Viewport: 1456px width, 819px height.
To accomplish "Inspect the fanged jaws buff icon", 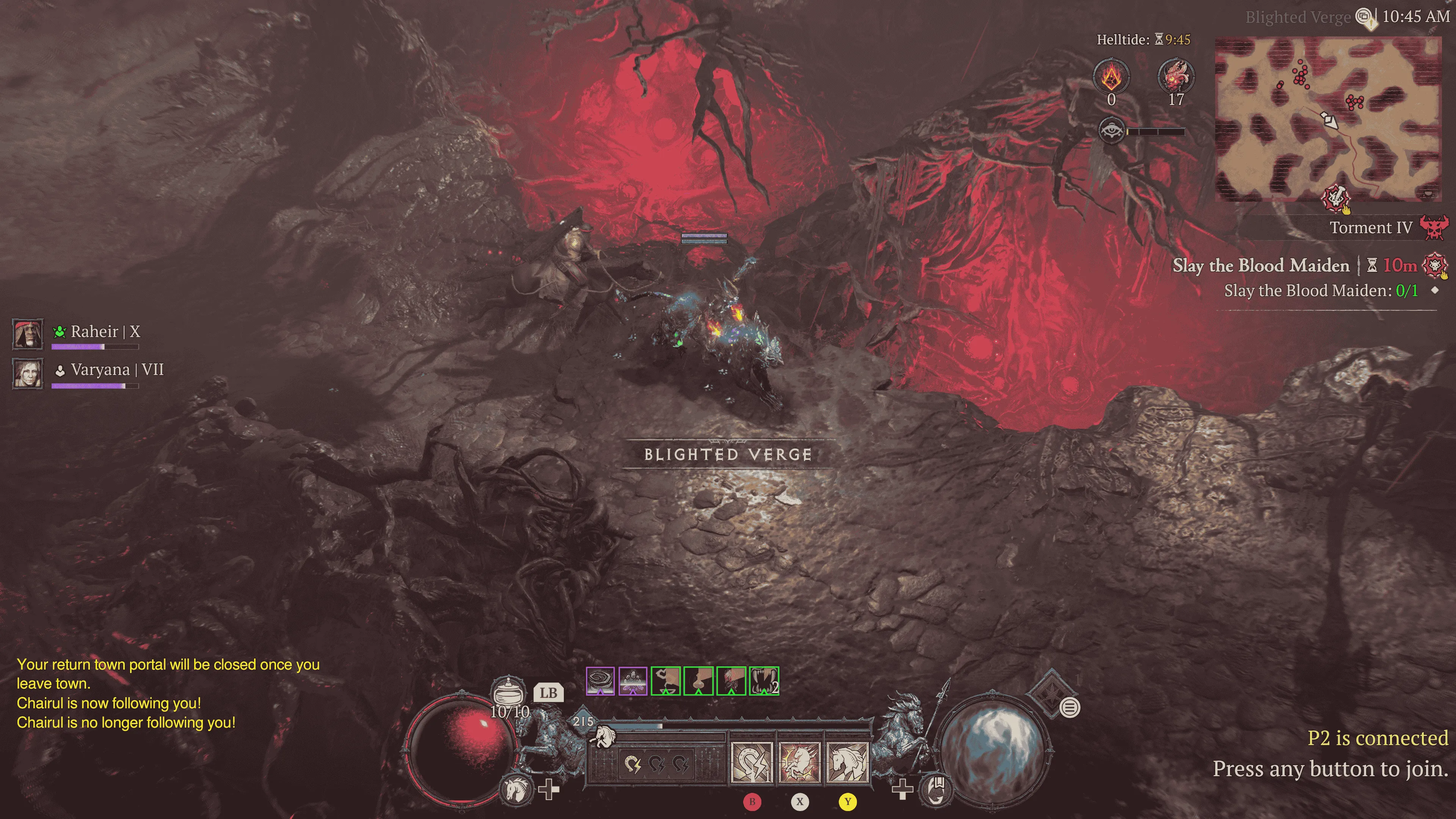I will (764, 681).
